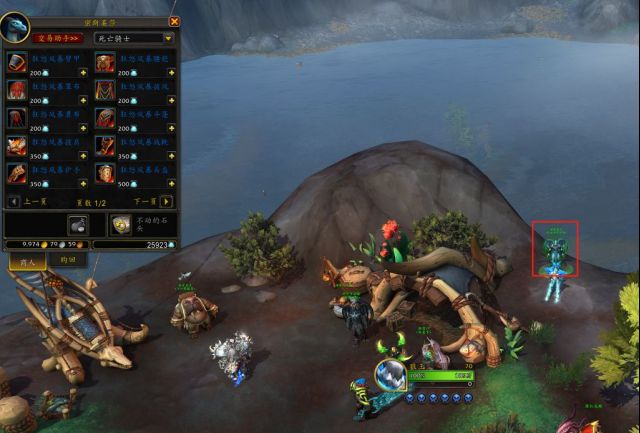Pick the red hooded helm item icon
640x433 pixels.
(x=17, y=91)
